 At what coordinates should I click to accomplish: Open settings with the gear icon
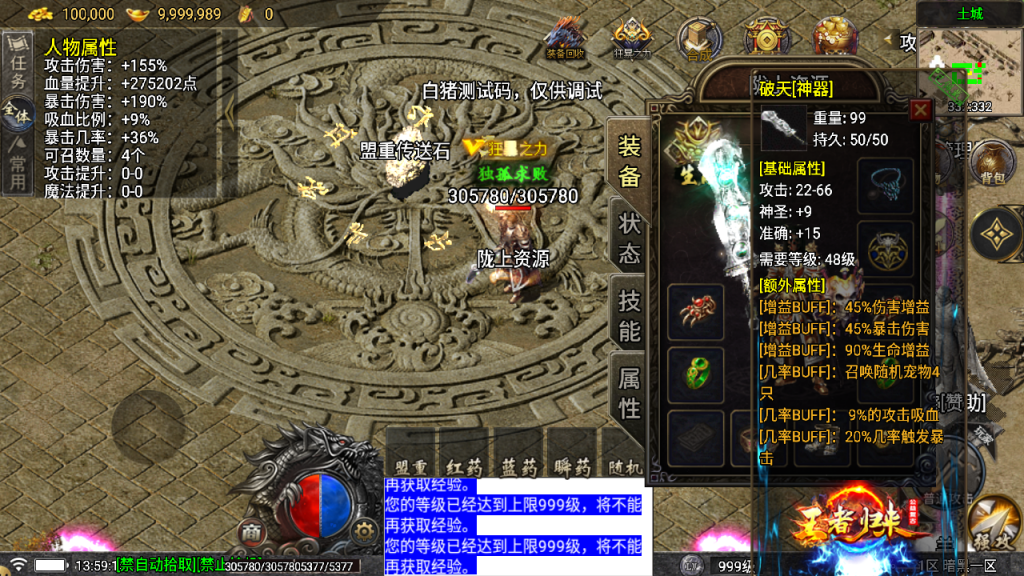[x=366, y=530]
